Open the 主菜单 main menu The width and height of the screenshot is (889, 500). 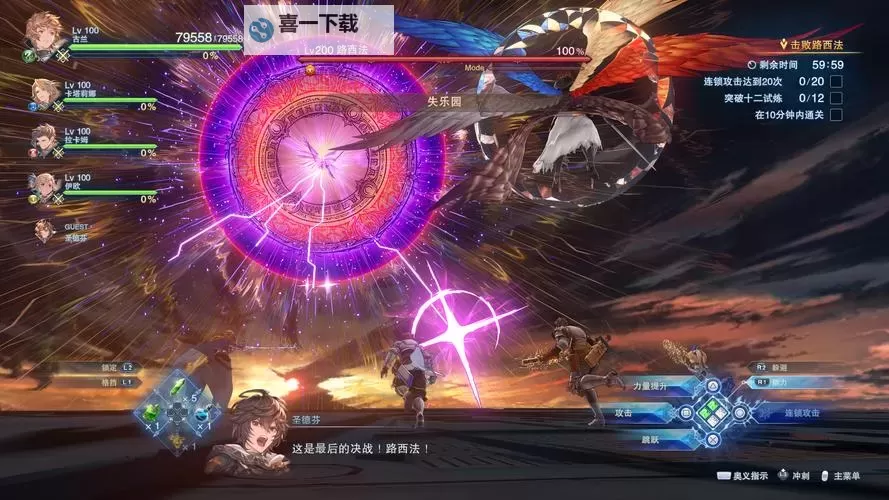[850, 478]
